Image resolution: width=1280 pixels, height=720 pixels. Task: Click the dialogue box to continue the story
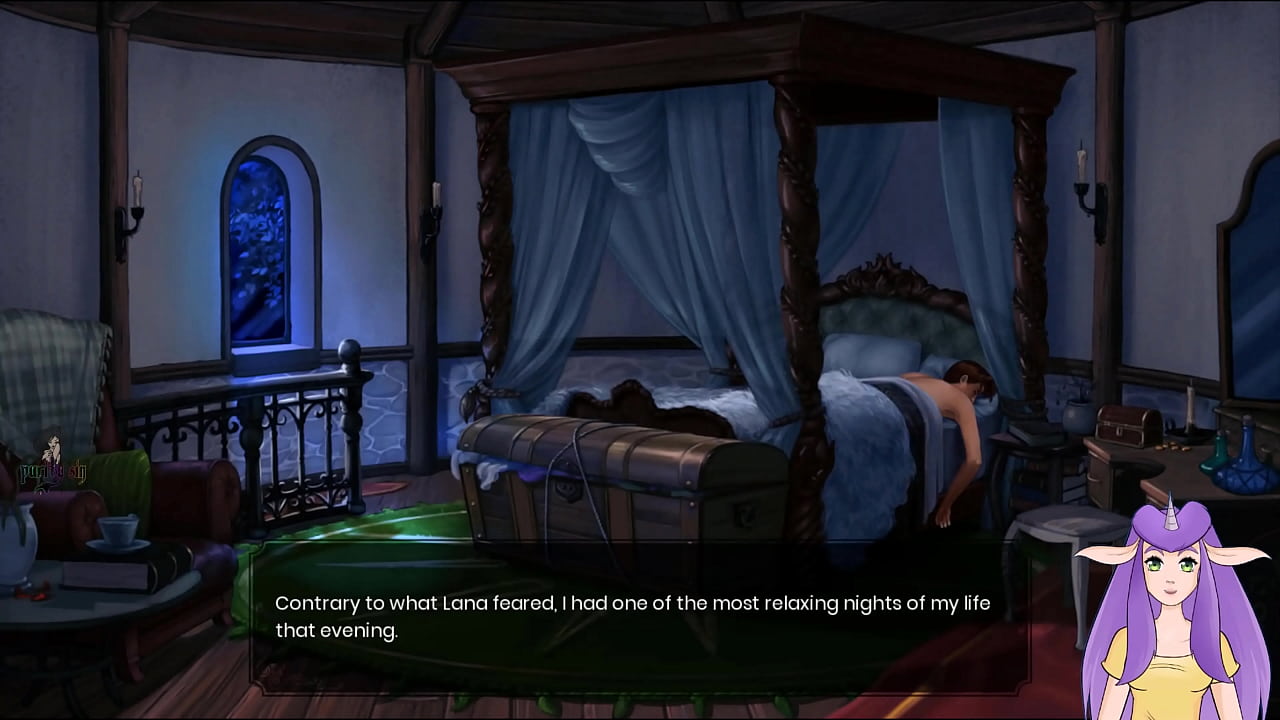tap(640, 617)
